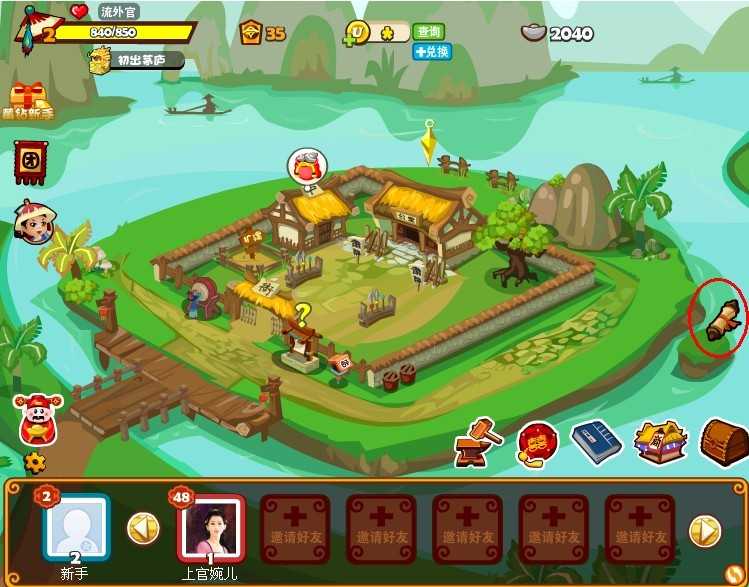Open the anvil and hammer forge icon
749x587 pixels.
[x=478, y=441]
